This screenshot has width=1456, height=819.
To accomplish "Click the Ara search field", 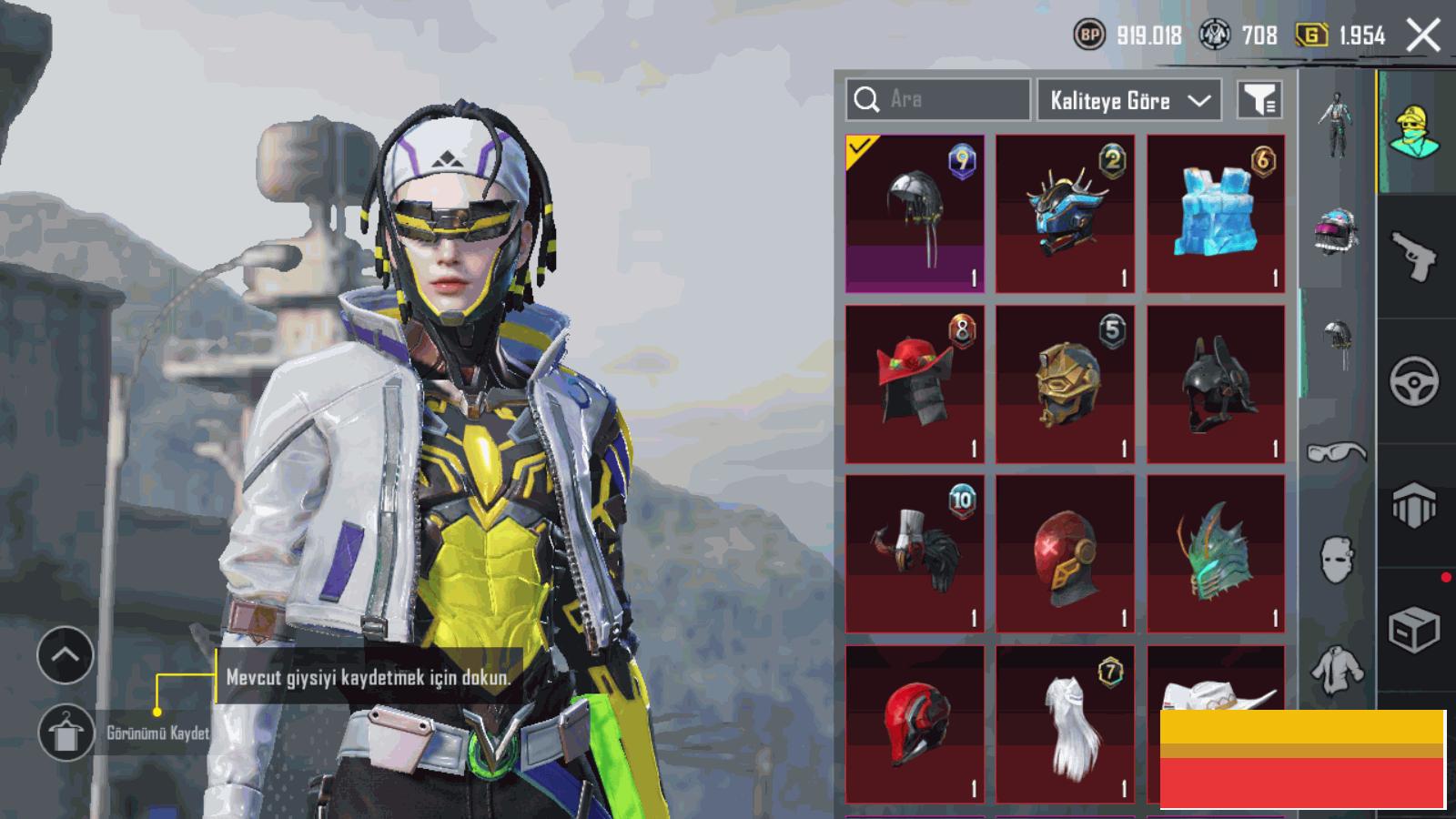I will click(x=938, y=99).
